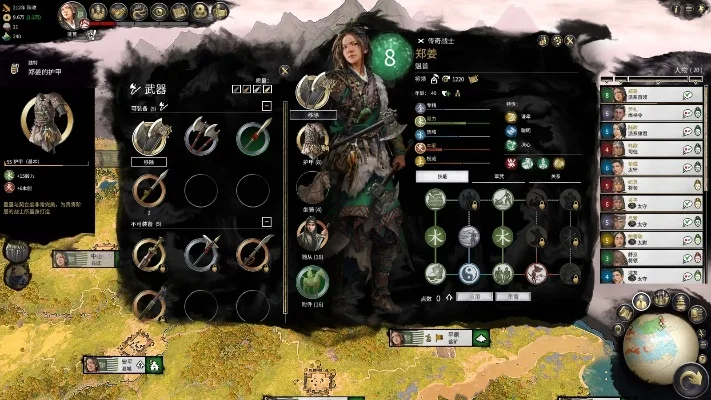711x400 pixels.
Task: Open the green accessory equipment slot
Action: click(312, 281)
